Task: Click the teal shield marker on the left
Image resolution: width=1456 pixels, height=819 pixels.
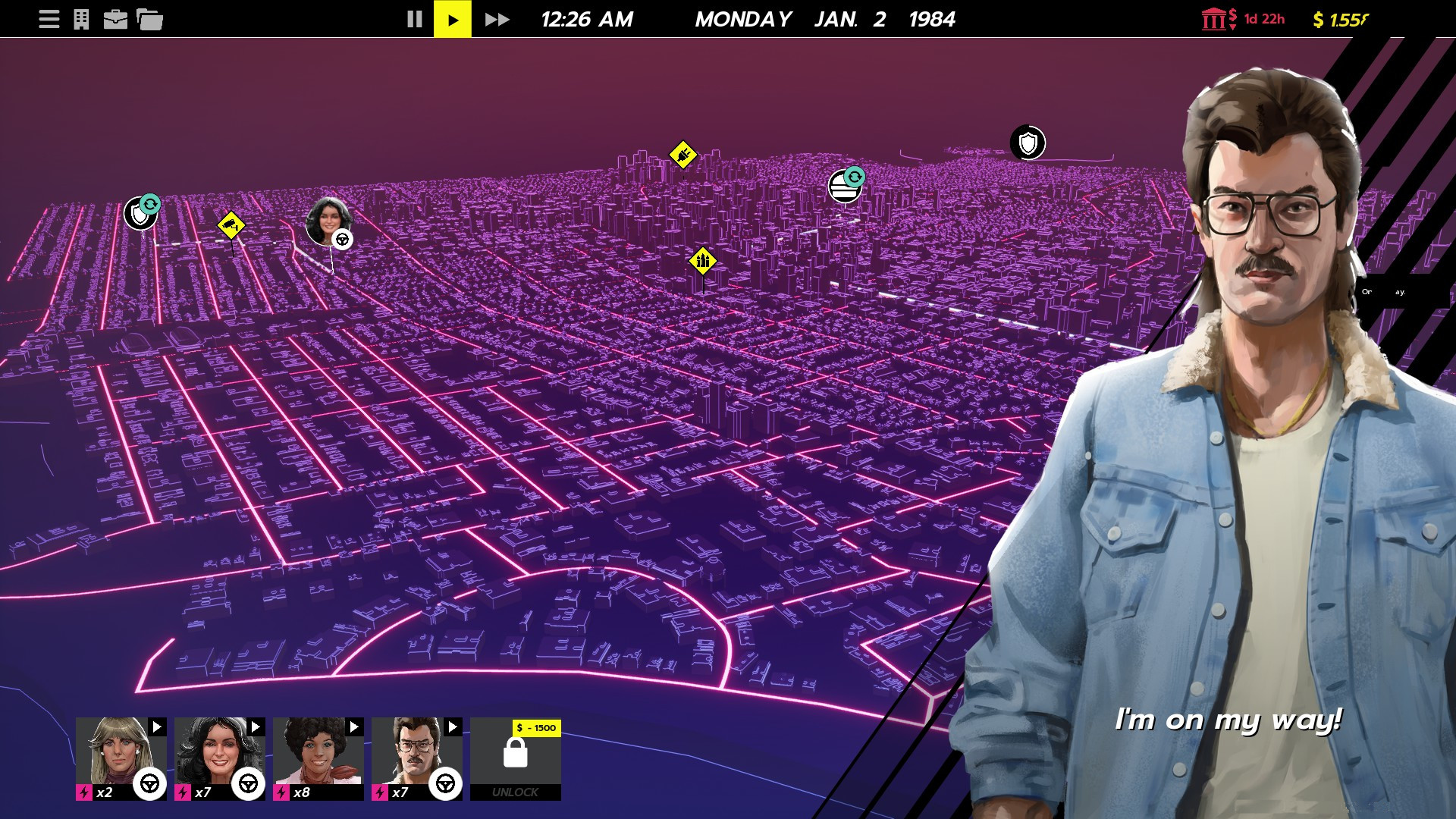Action: (x=140, y=212)
